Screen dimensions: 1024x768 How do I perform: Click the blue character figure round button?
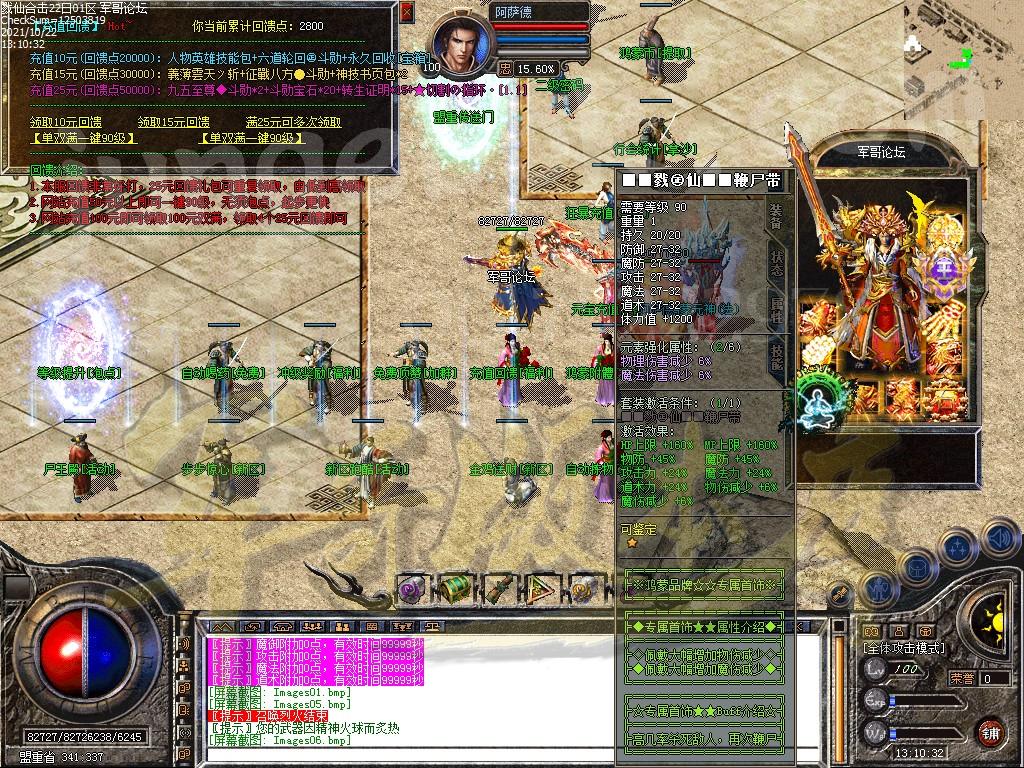pyautogui.click(x=878, y=589)
